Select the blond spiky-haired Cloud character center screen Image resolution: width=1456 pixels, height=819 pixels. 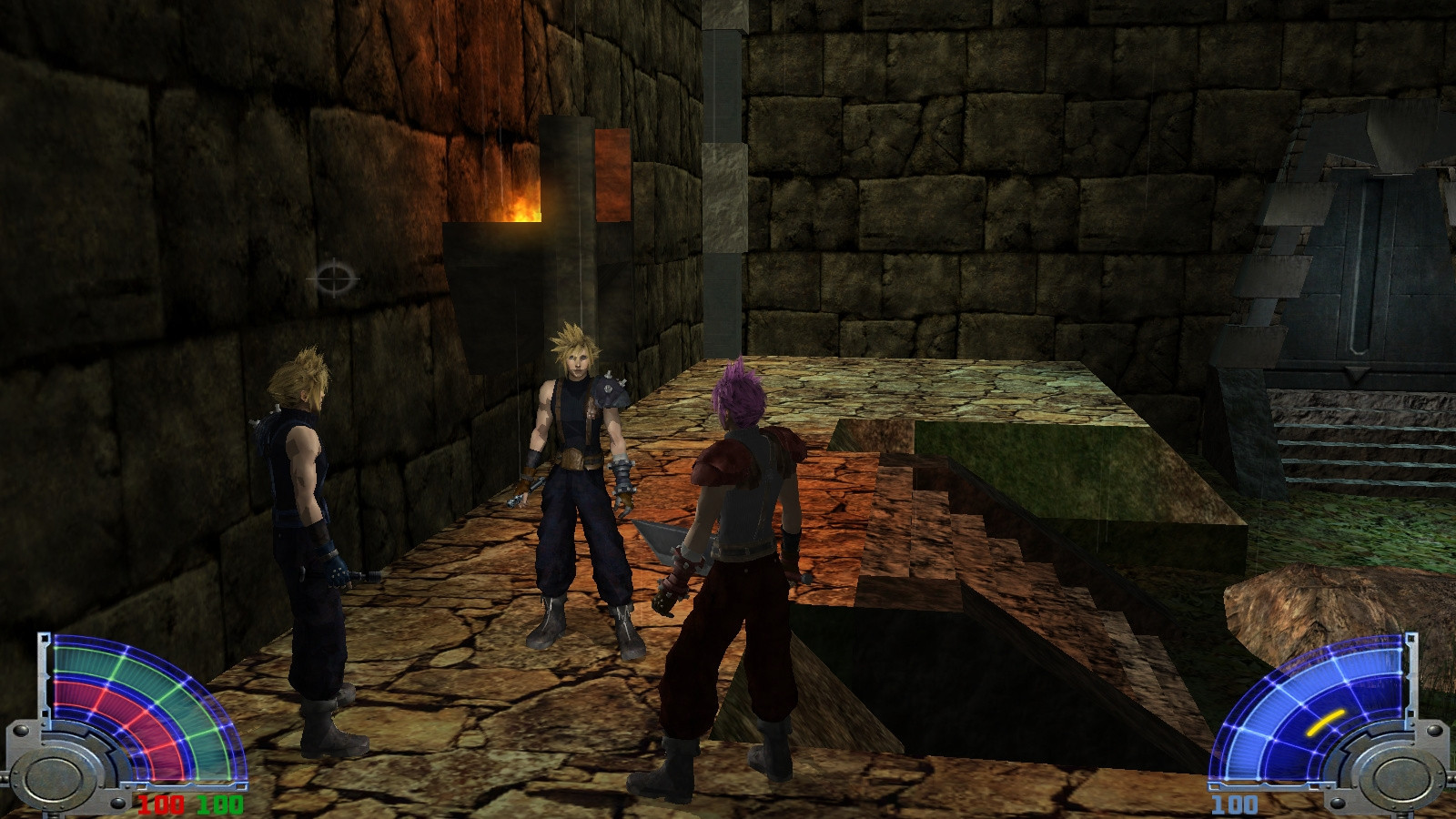(x=576, y=455)
